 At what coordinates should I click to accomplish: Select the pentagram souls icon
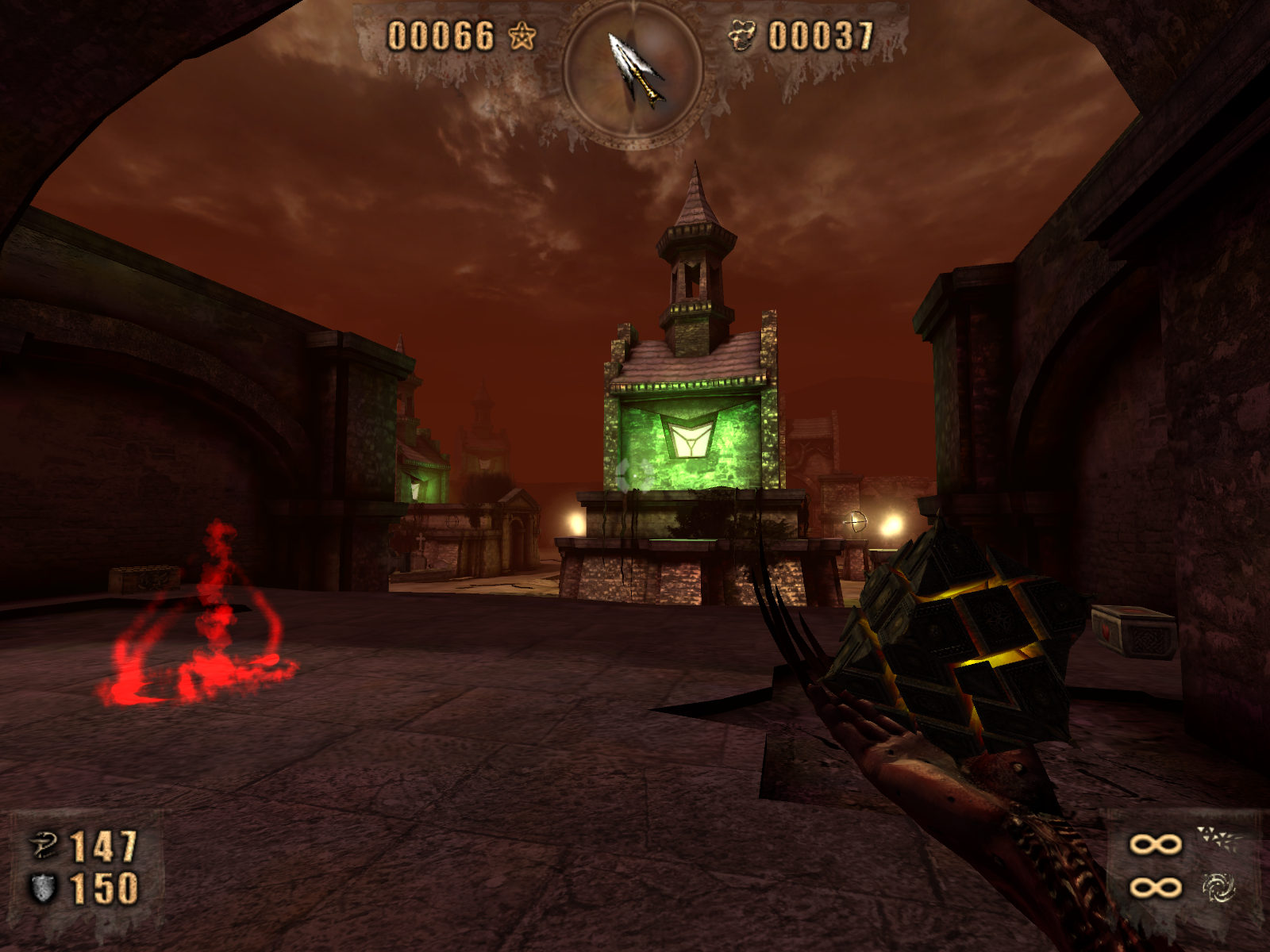click(x=521, y=36)
